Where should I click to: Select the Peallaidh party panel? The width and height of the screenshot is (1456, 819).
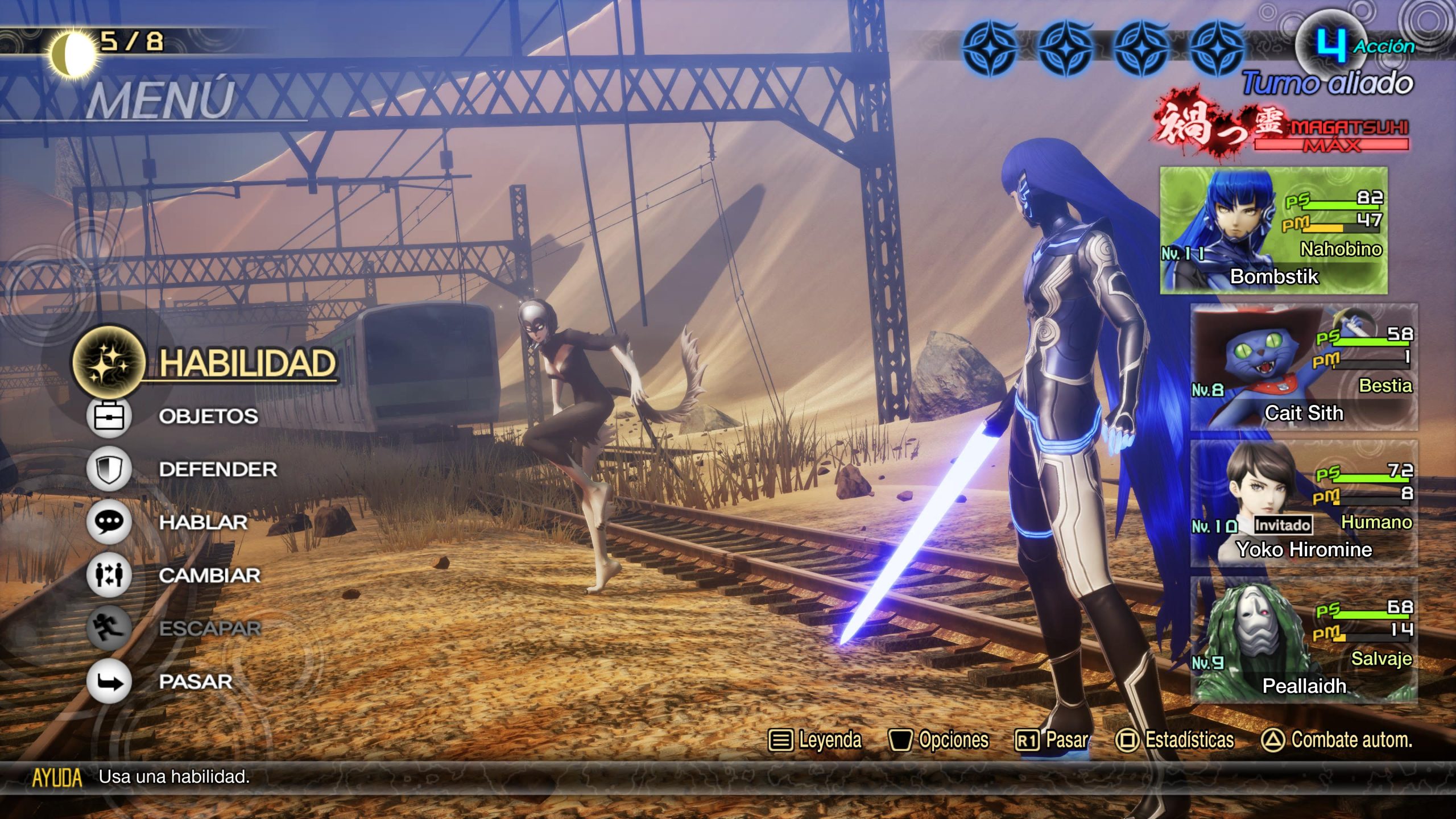pos(1304,640)
